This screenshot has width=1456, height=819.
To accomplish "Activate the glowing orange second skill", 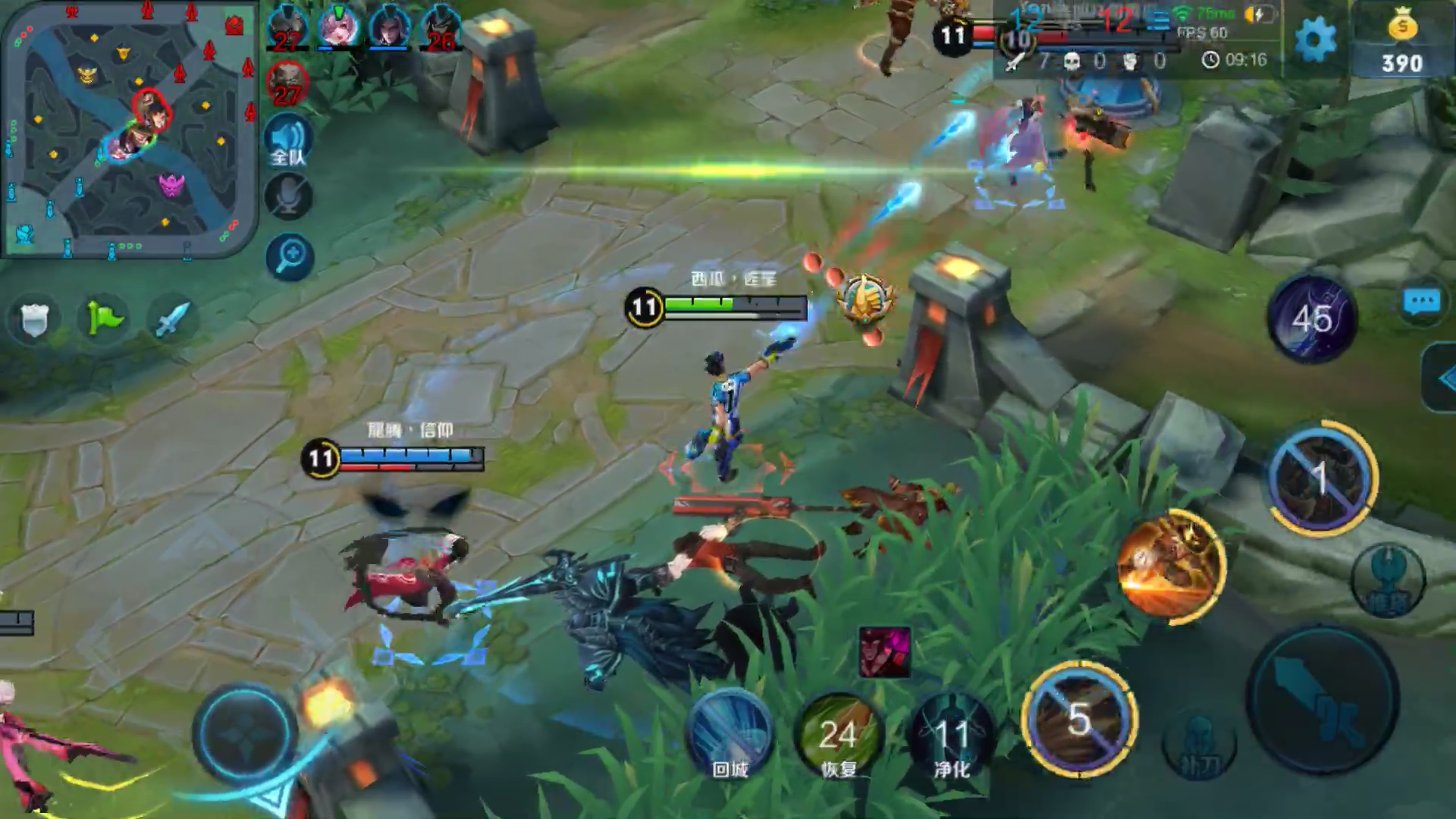I will click(x=1172, y=565).
